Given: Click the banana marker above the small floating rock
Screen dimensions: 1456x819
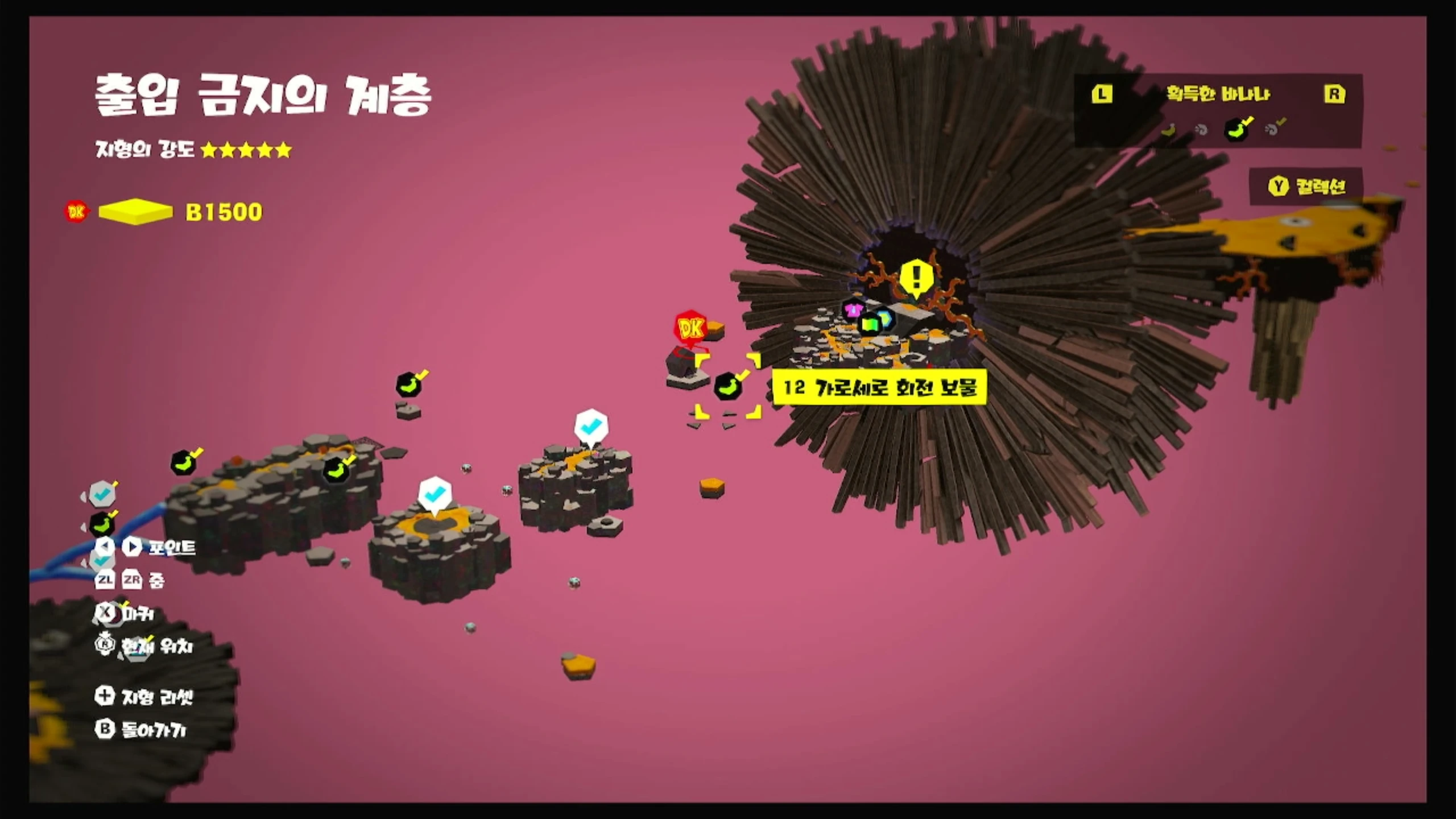Looking at the screenshot, I should coord(409,385).
